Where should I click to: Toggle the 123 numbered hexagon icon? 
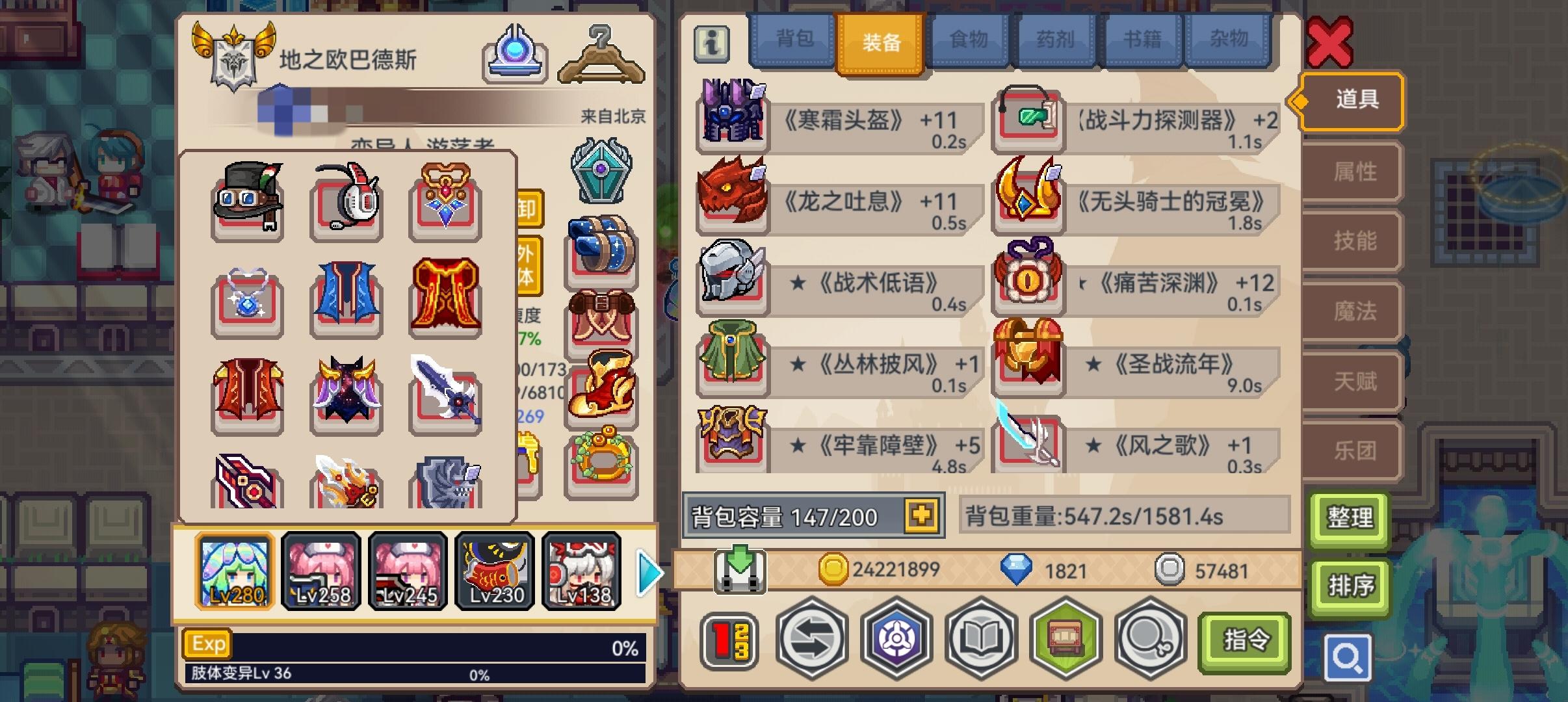point(728,640)
